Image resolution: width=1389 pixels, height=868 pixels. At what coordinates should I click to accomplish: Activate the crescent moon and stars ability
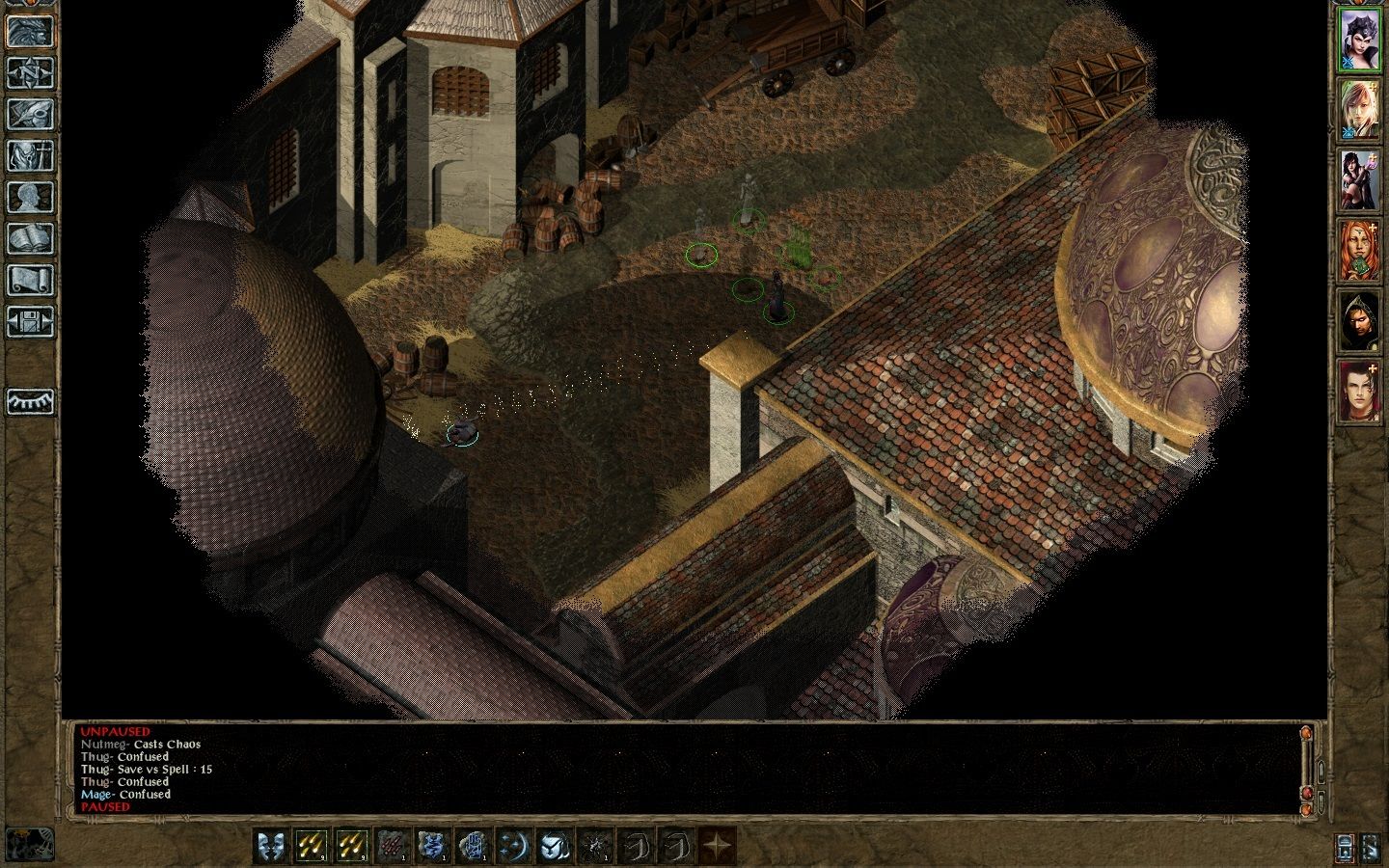tap(512, 846)
